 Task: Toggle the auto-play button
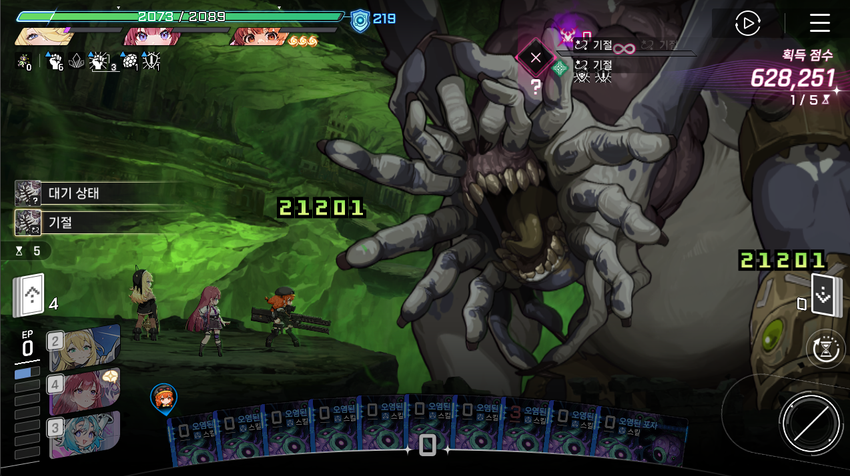(x=748, y=23)
